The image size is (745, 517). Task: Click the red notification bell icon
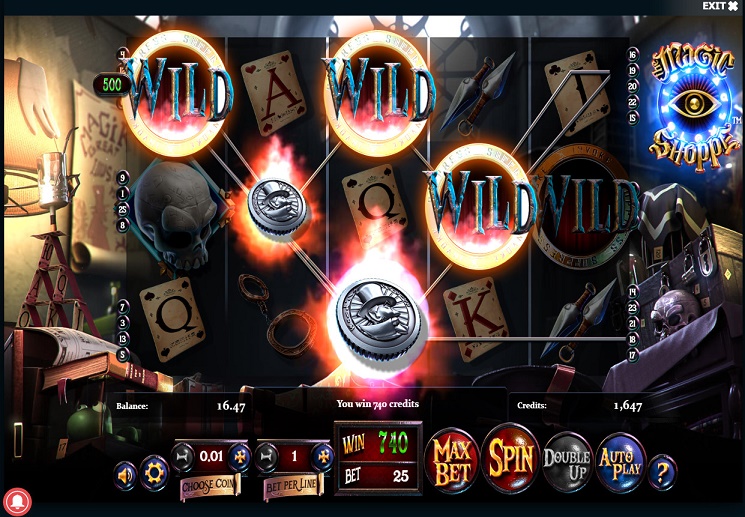coord(17,500)
